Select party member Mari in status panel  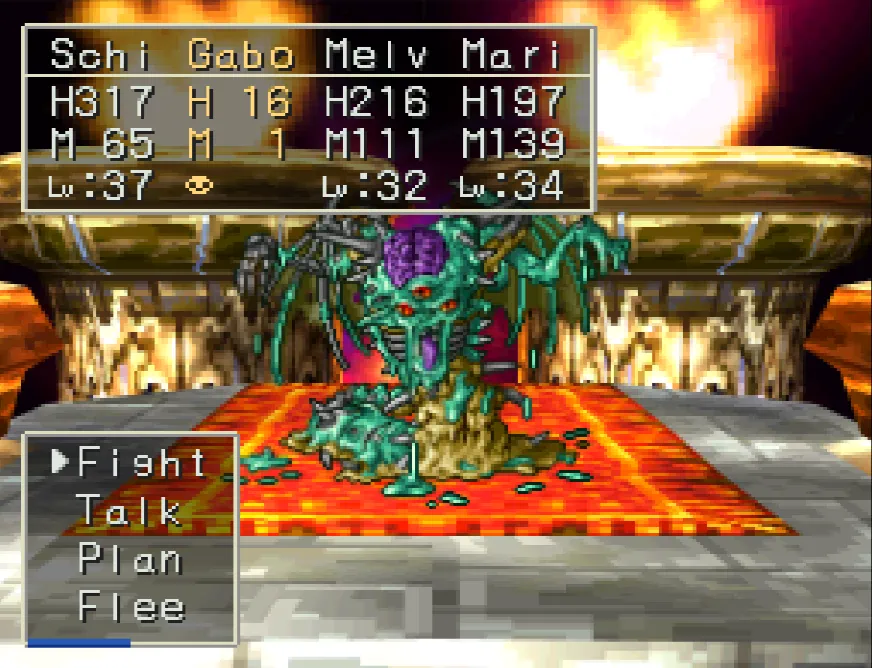point(511,55)
